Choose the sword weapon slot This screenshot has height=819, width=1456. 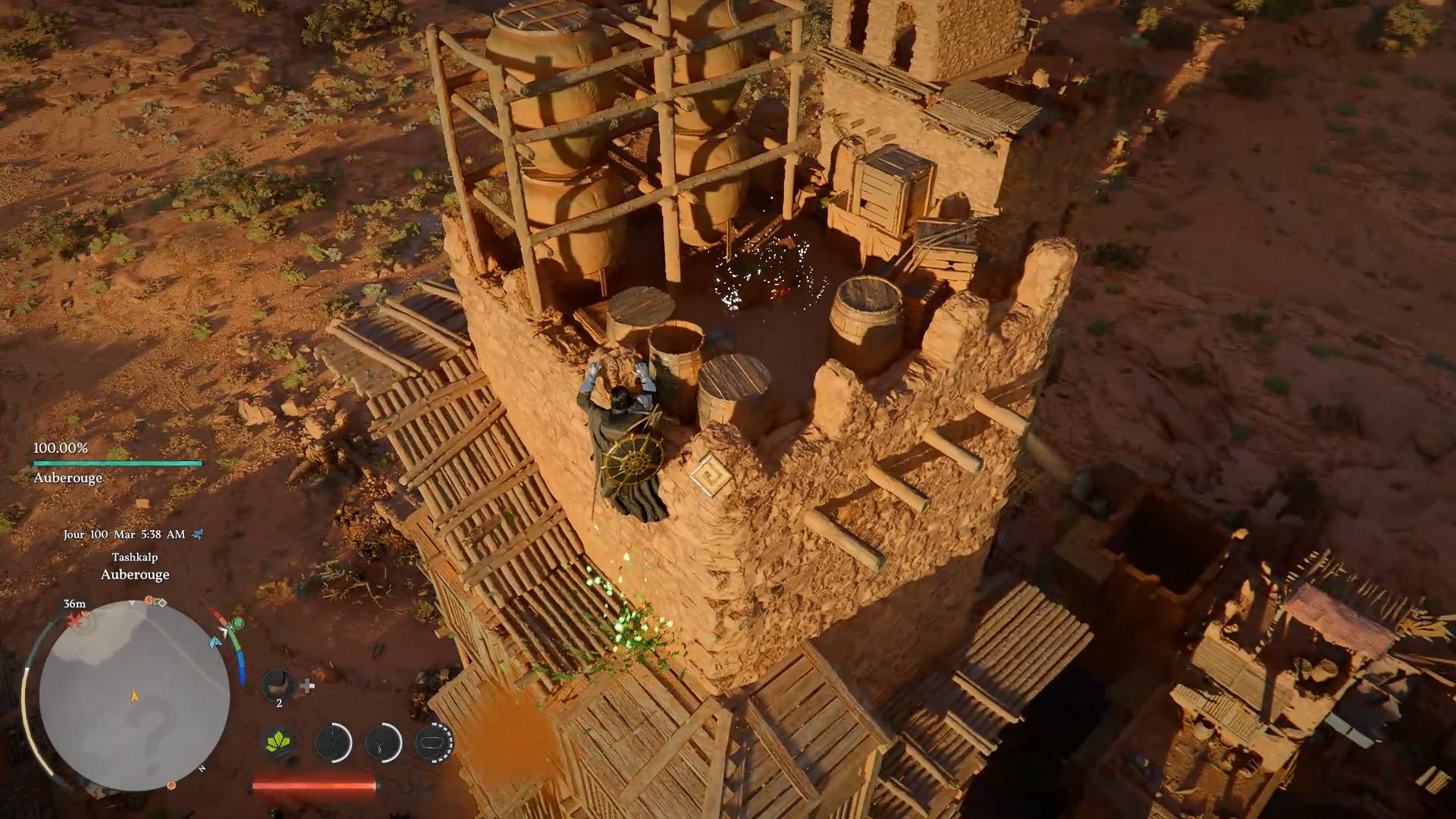point(333,742)
